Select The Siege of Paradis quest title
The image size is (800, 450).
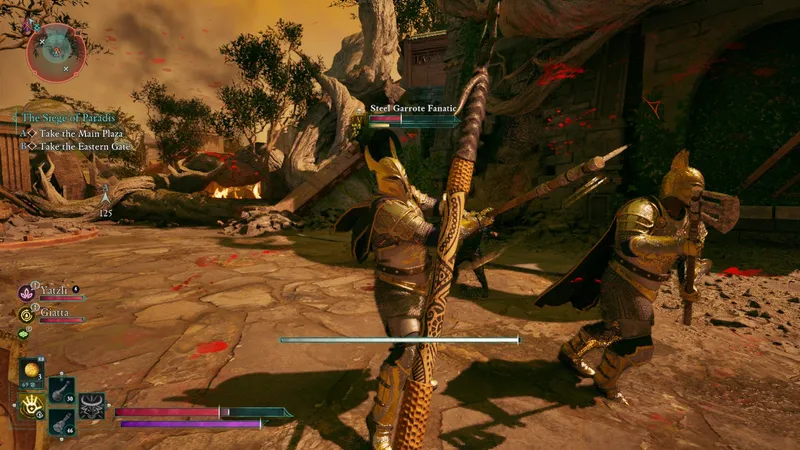[68, 117]
